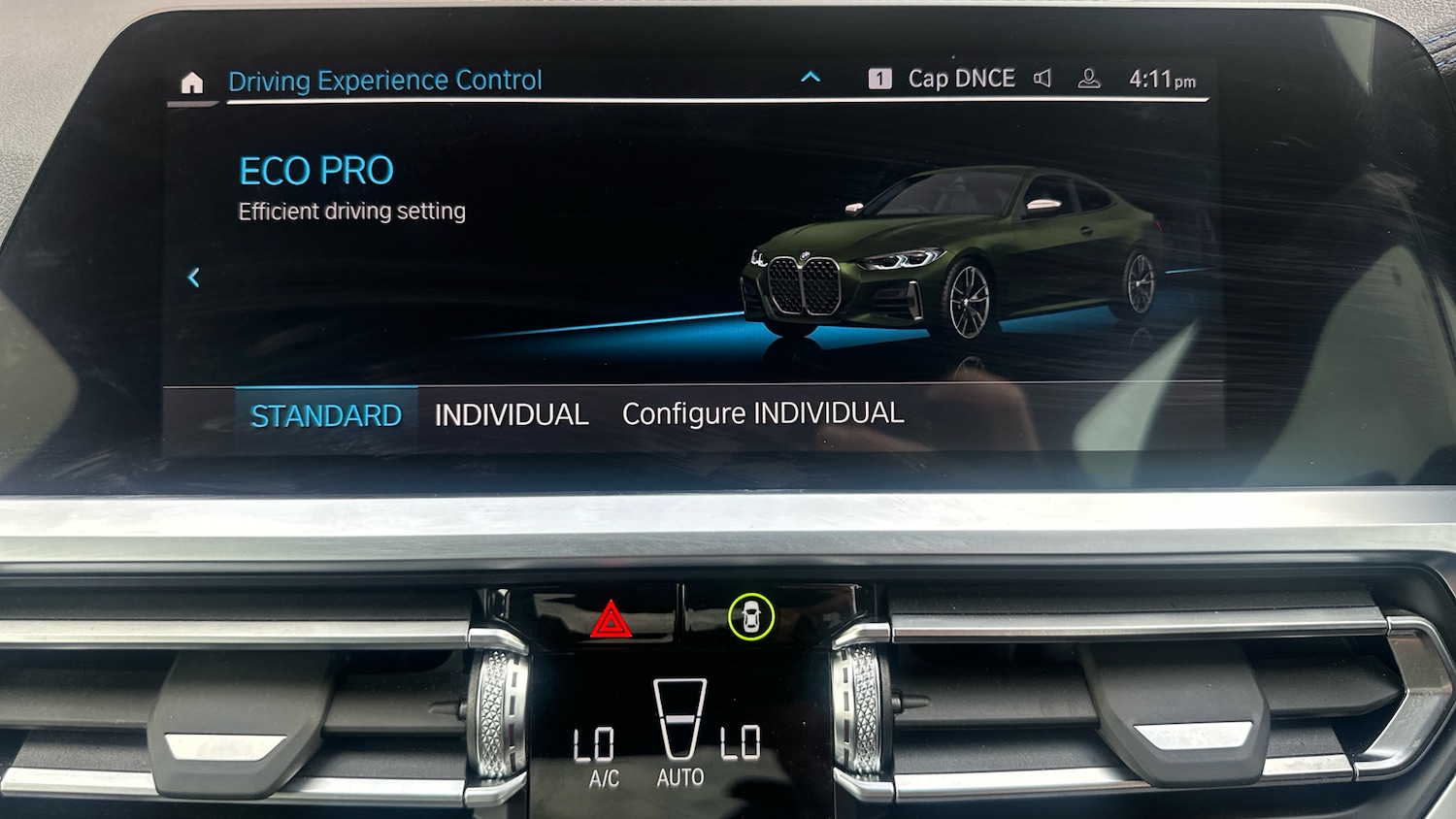Open the Driving Experience Control title

click(384, 81)
